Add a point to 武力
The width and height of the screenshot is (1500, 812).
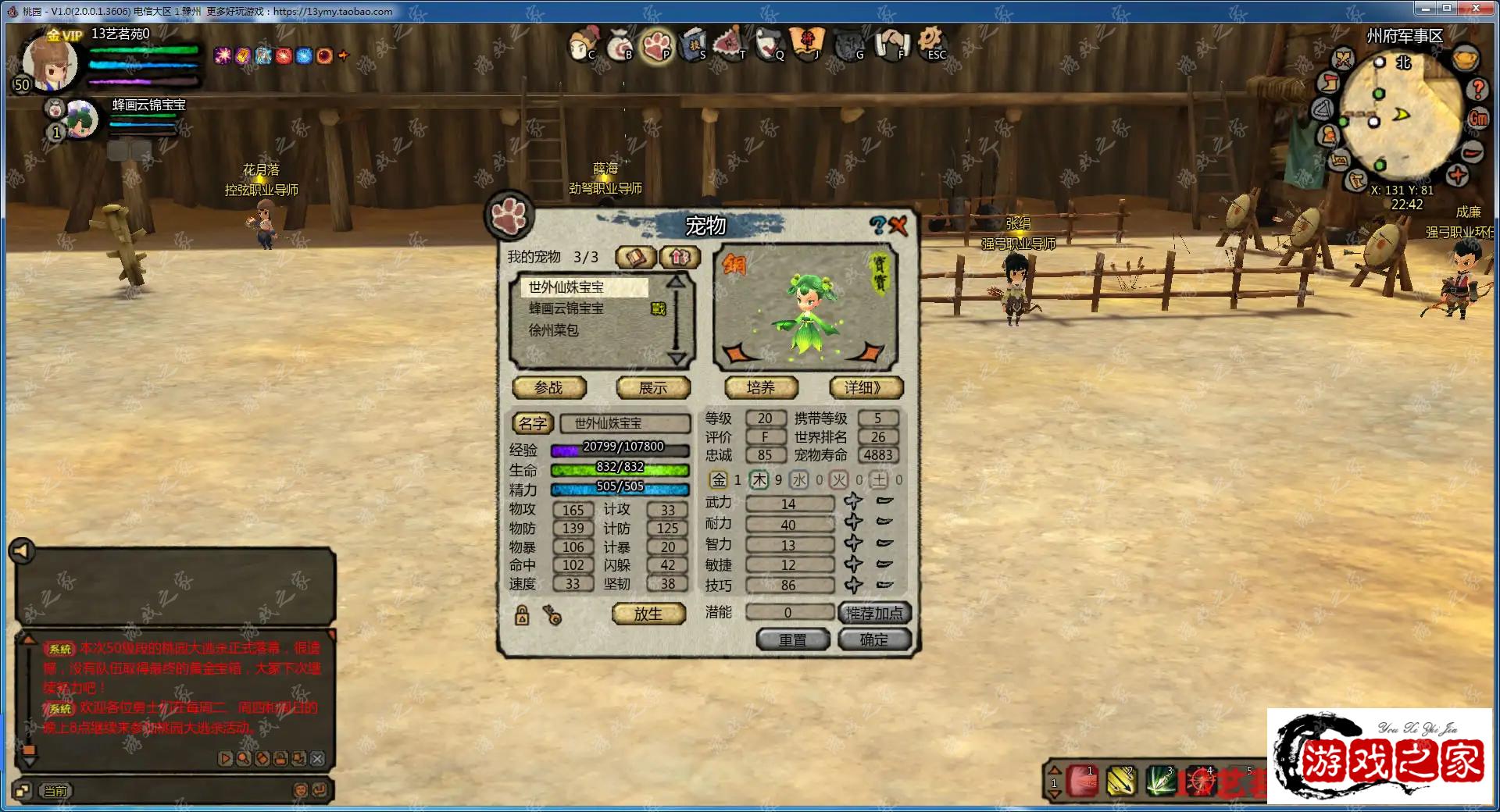click(853, 502)
